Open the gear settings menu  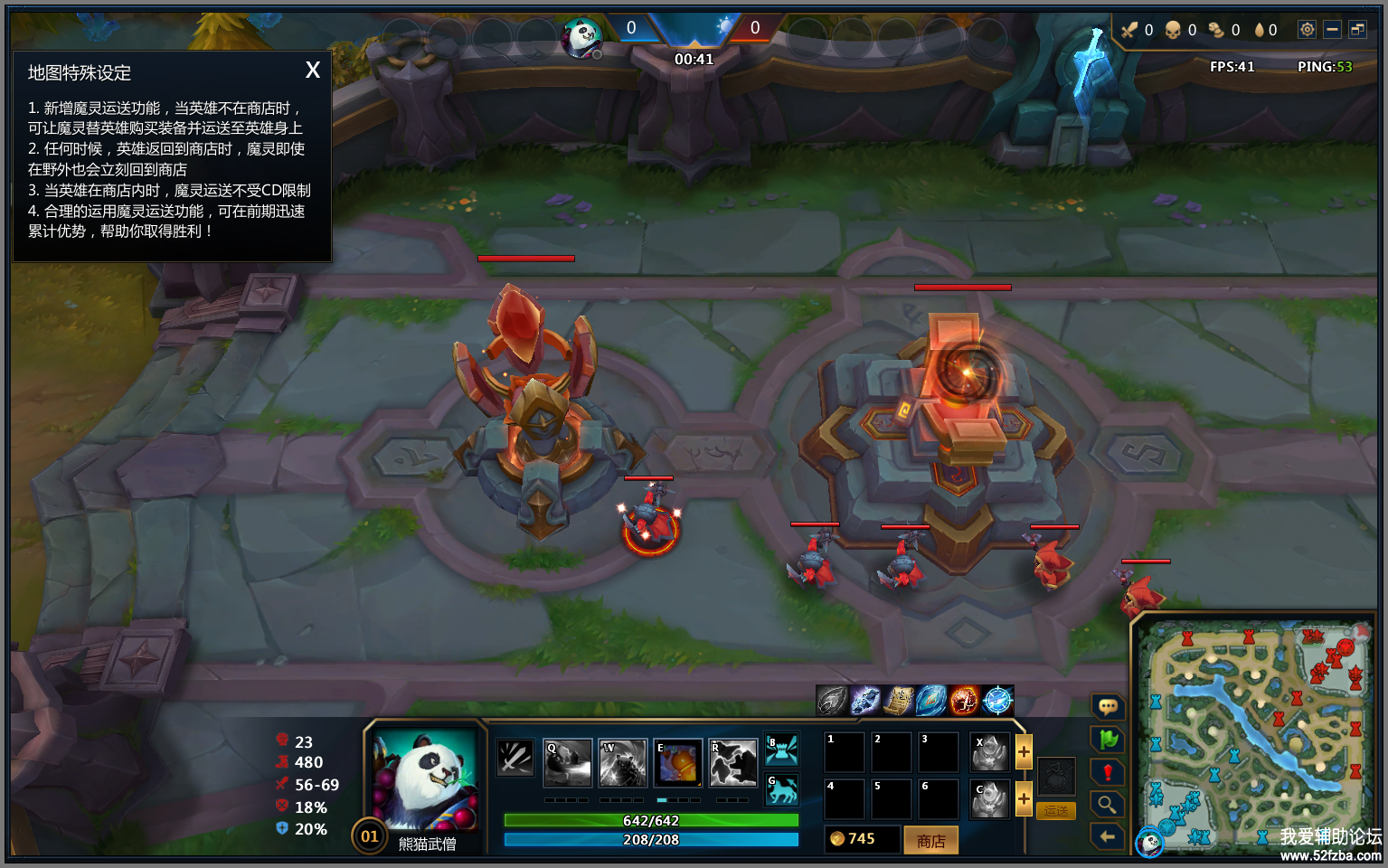coord(1307,30)
